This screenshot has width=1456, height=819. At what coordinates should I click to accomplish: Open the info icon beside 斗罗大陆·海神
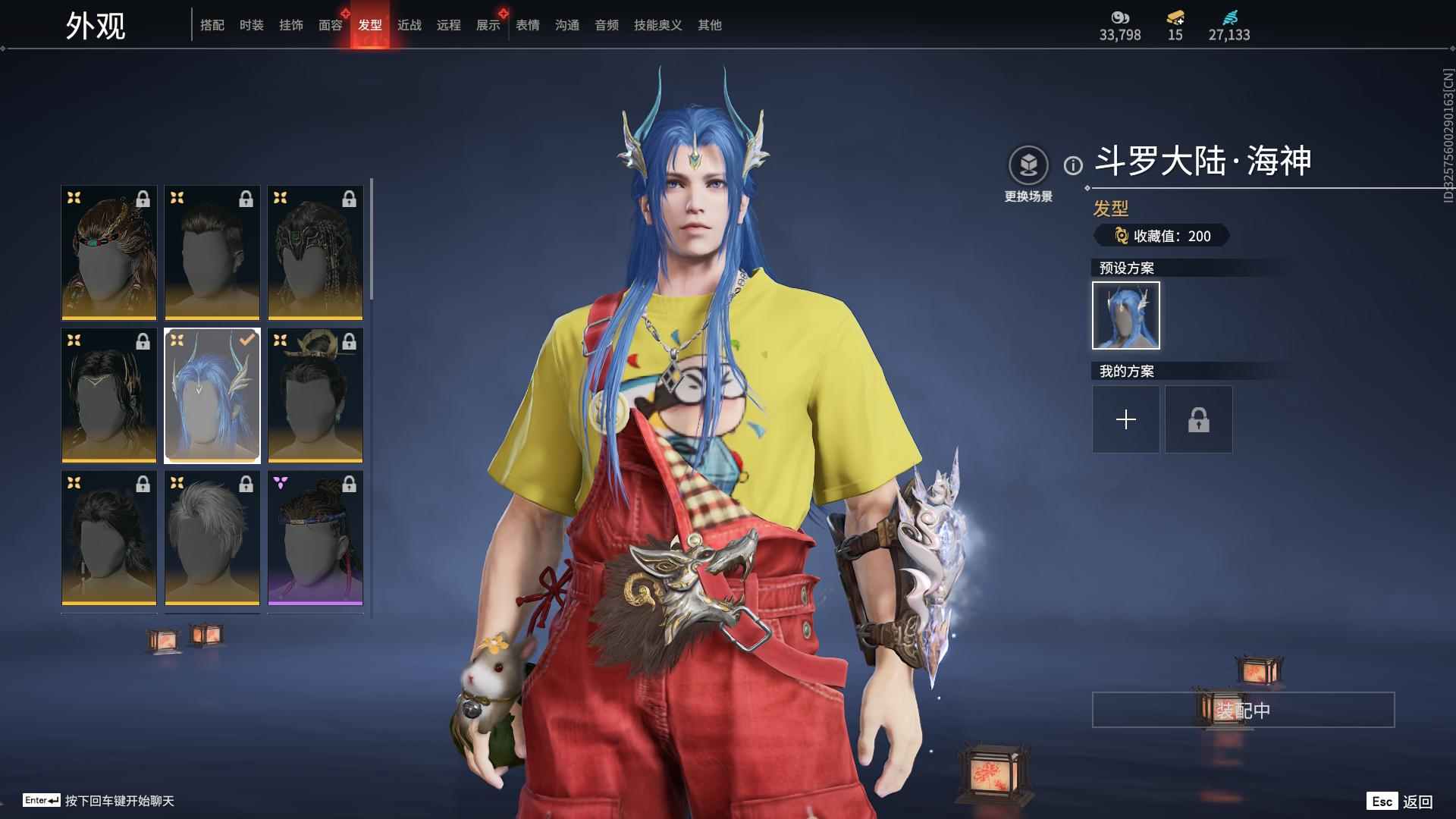[1072, 165]
